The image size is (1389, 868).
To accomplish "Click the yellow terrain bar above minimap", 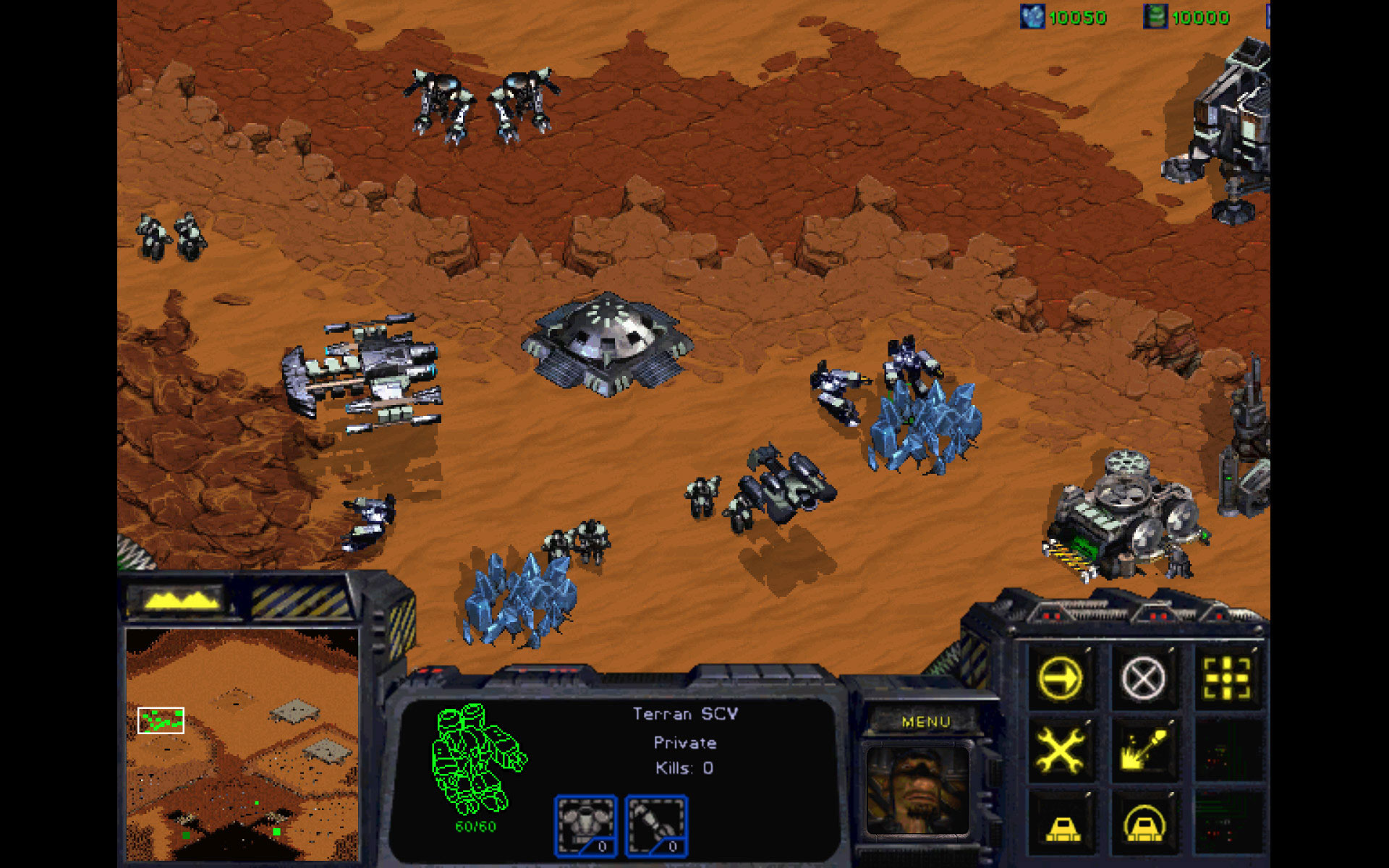I will click(182, 599).
